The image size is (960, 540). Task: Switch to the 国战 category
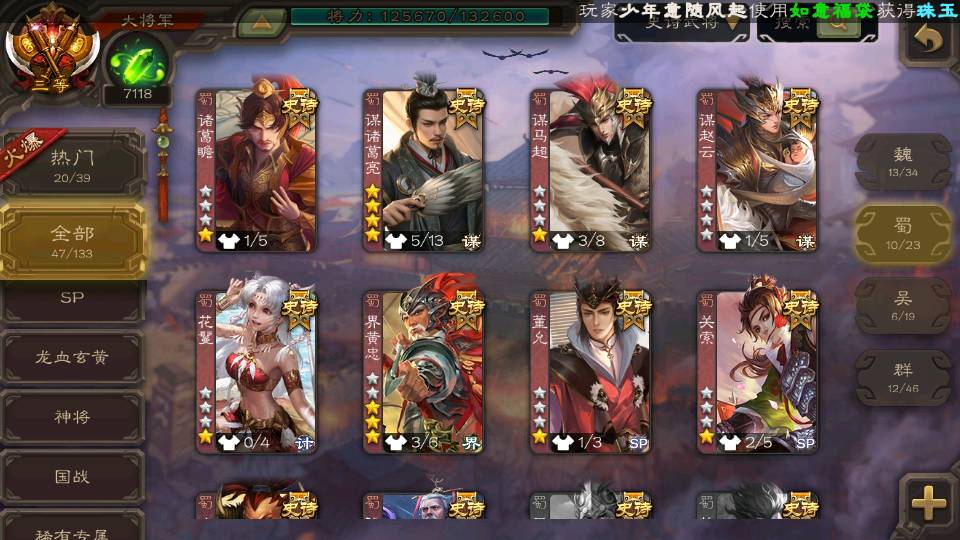pyautogui.click(x=72, y=476)
